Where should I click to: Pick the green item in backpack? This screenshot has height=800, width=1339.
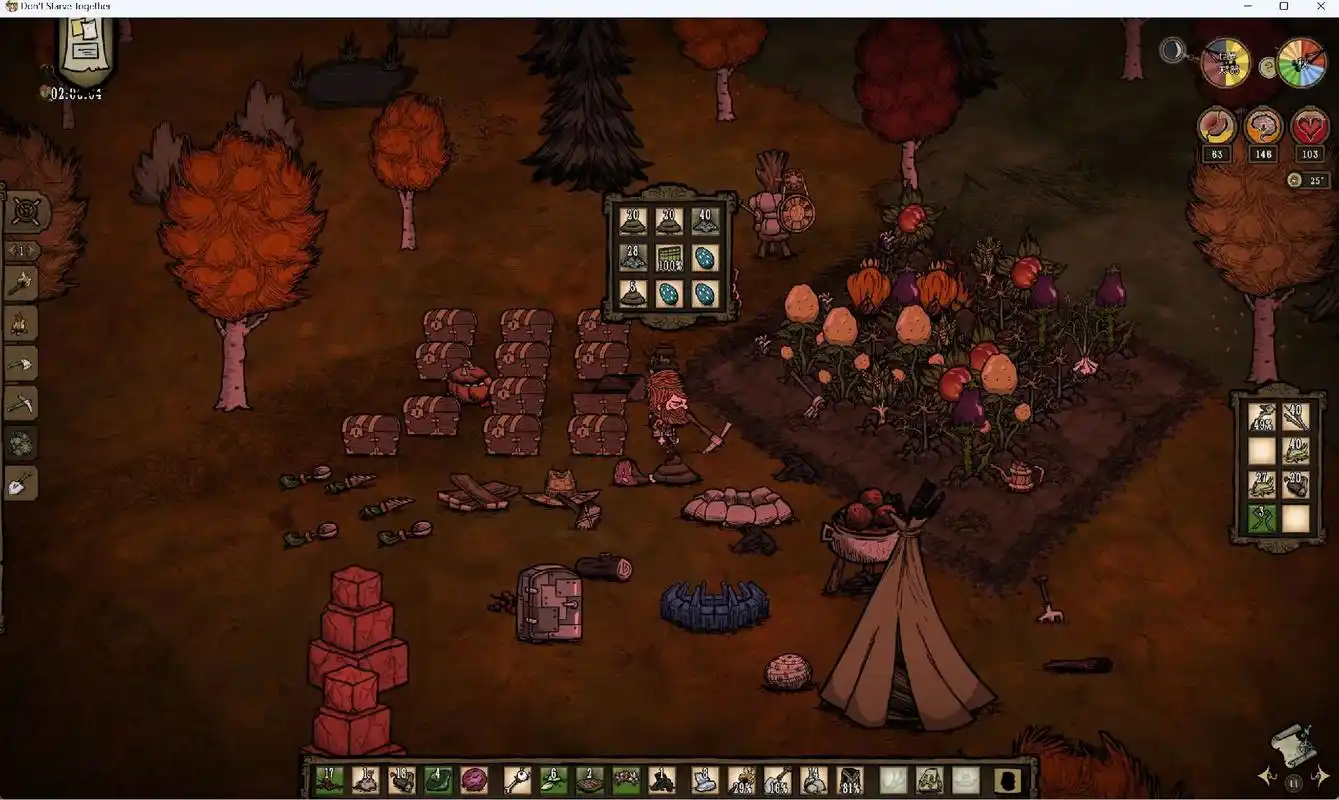[1261, 518]
